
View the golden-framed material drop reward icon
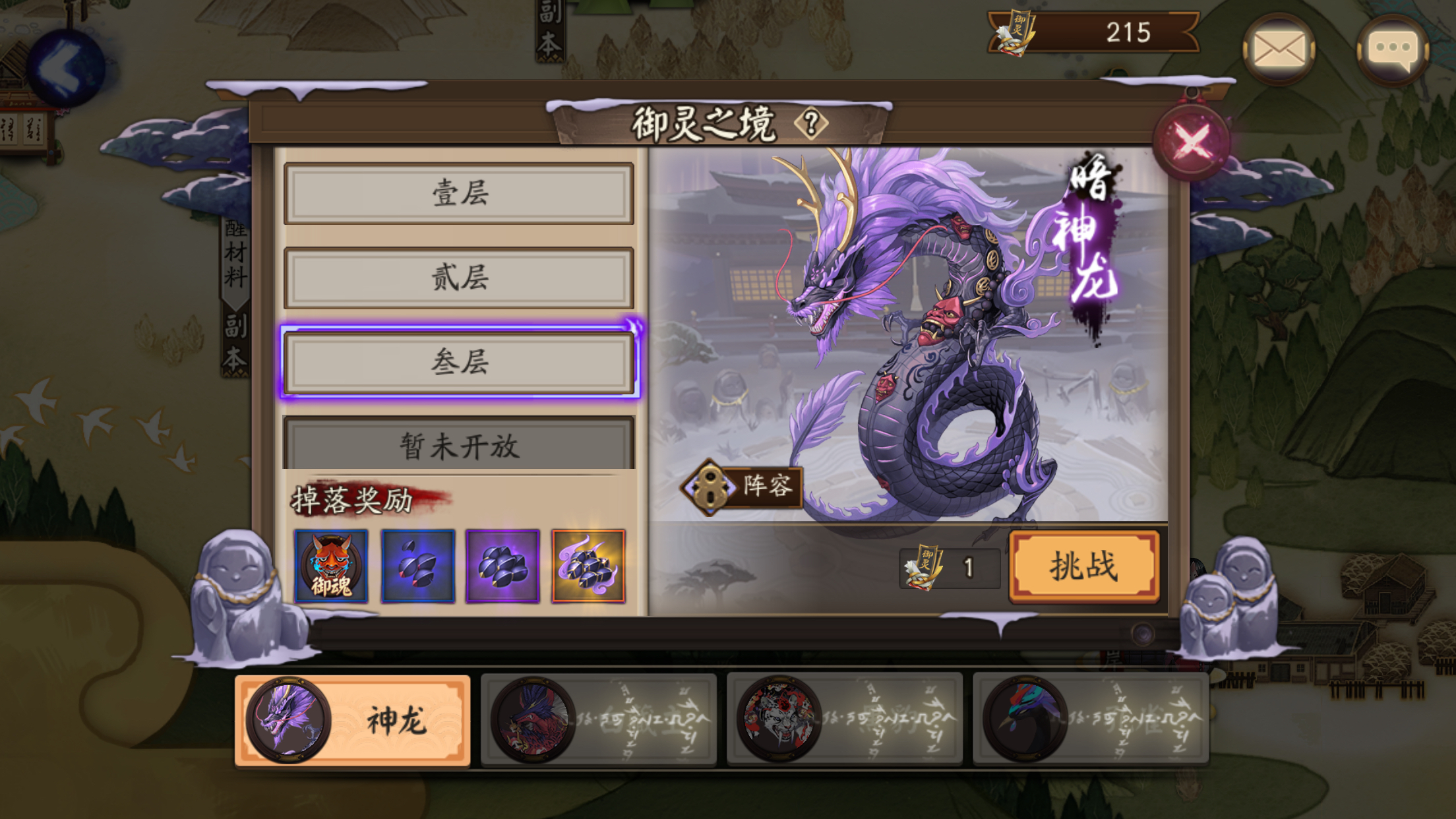coord(590,566)
